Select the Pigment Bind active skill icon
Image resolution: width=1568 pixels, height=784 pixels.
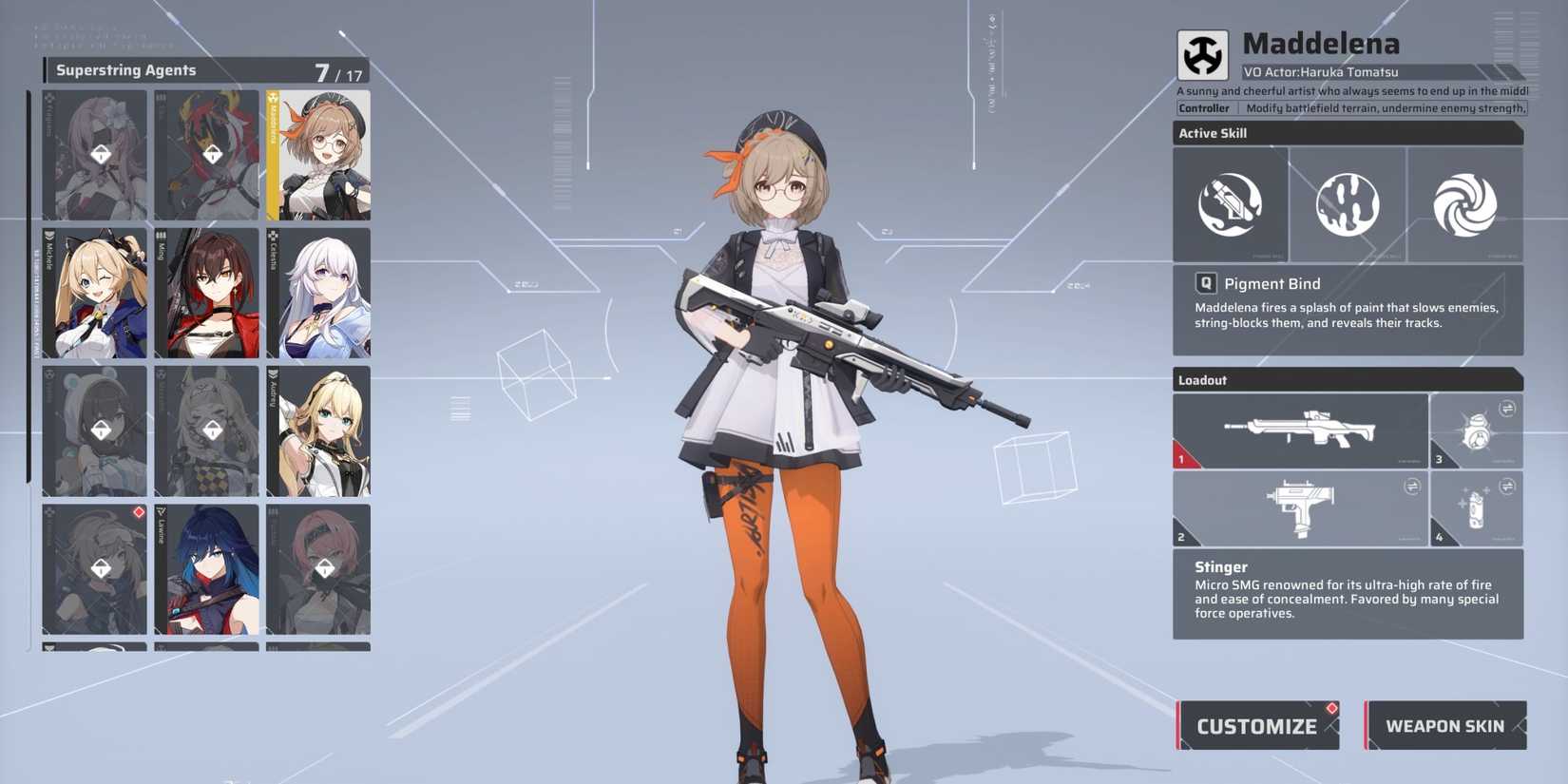(1231, 204)
